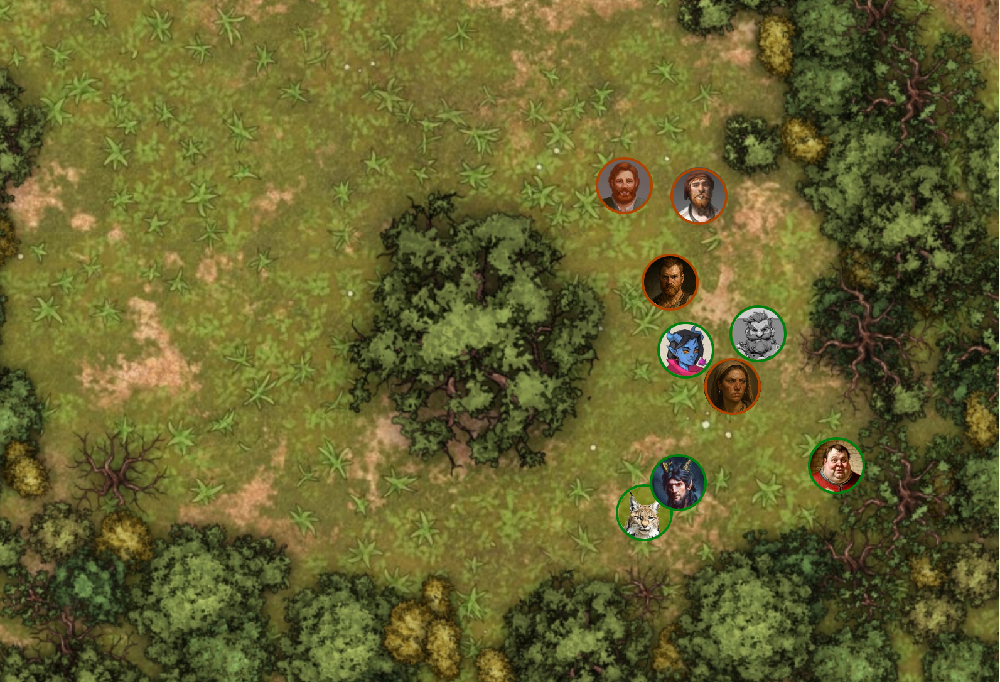Pick the horned dark-haired man token
The image size is (1000, 682).
[678, 482]
